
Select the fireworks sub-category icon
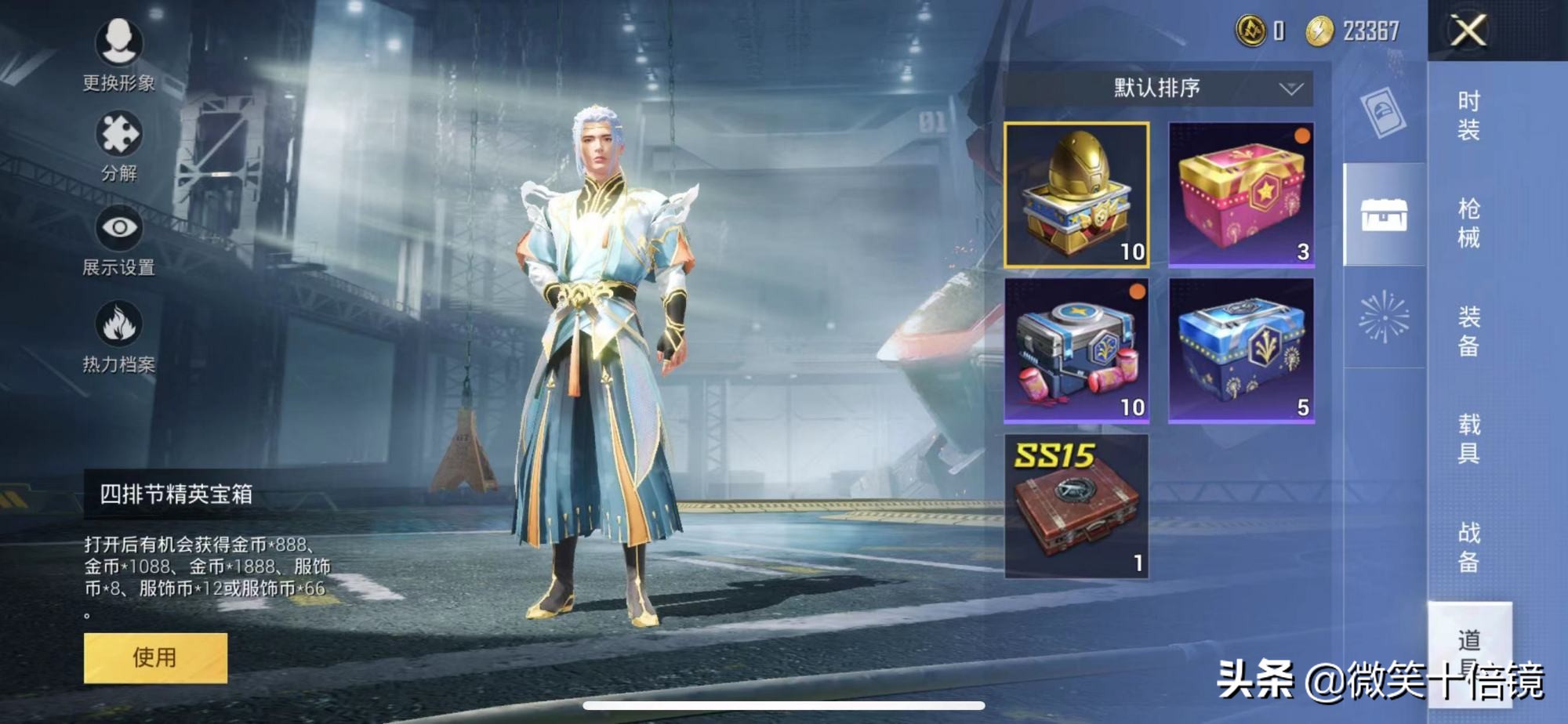(1384, 317)
